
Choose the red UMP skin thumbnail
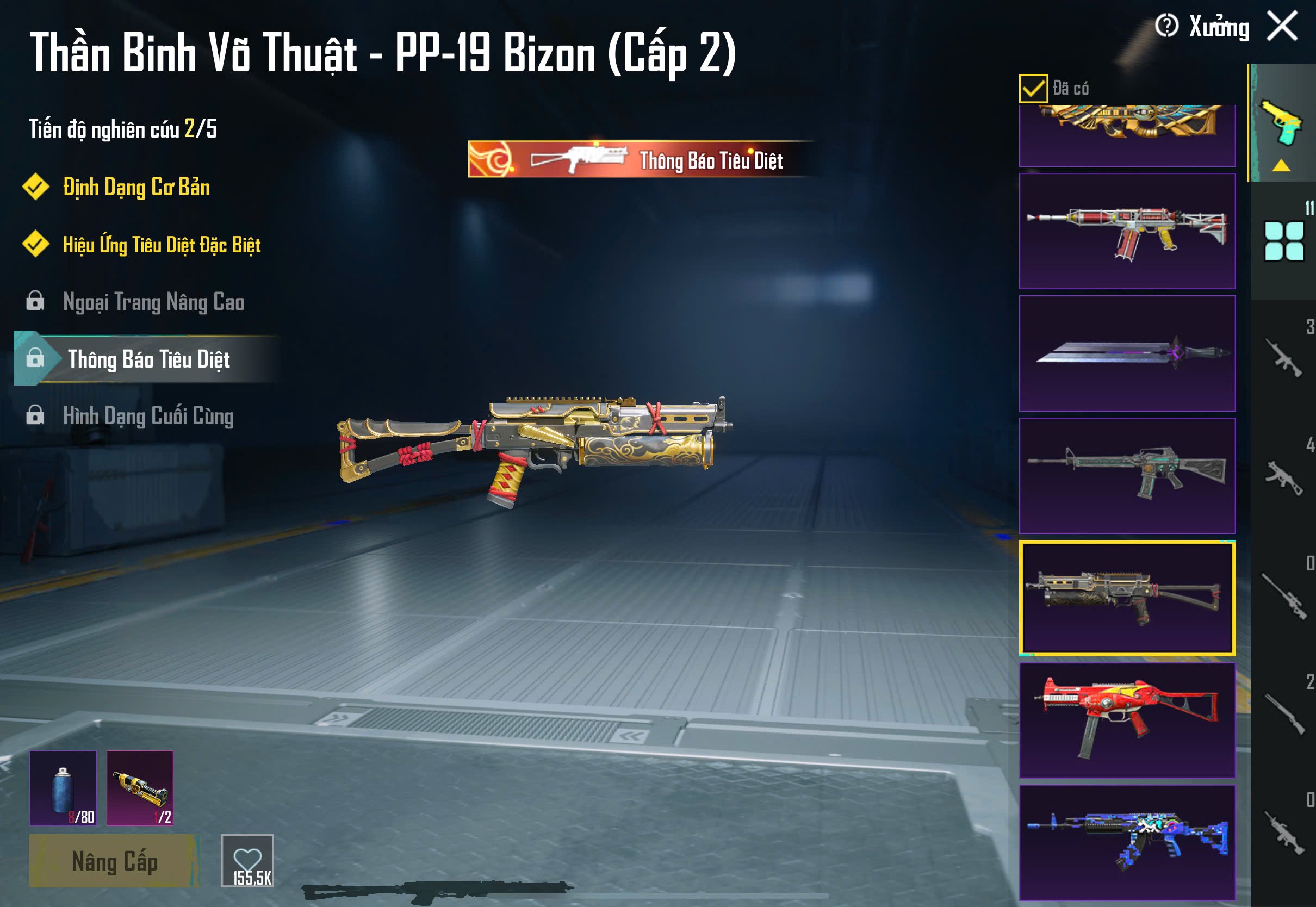pos(1127,720)
